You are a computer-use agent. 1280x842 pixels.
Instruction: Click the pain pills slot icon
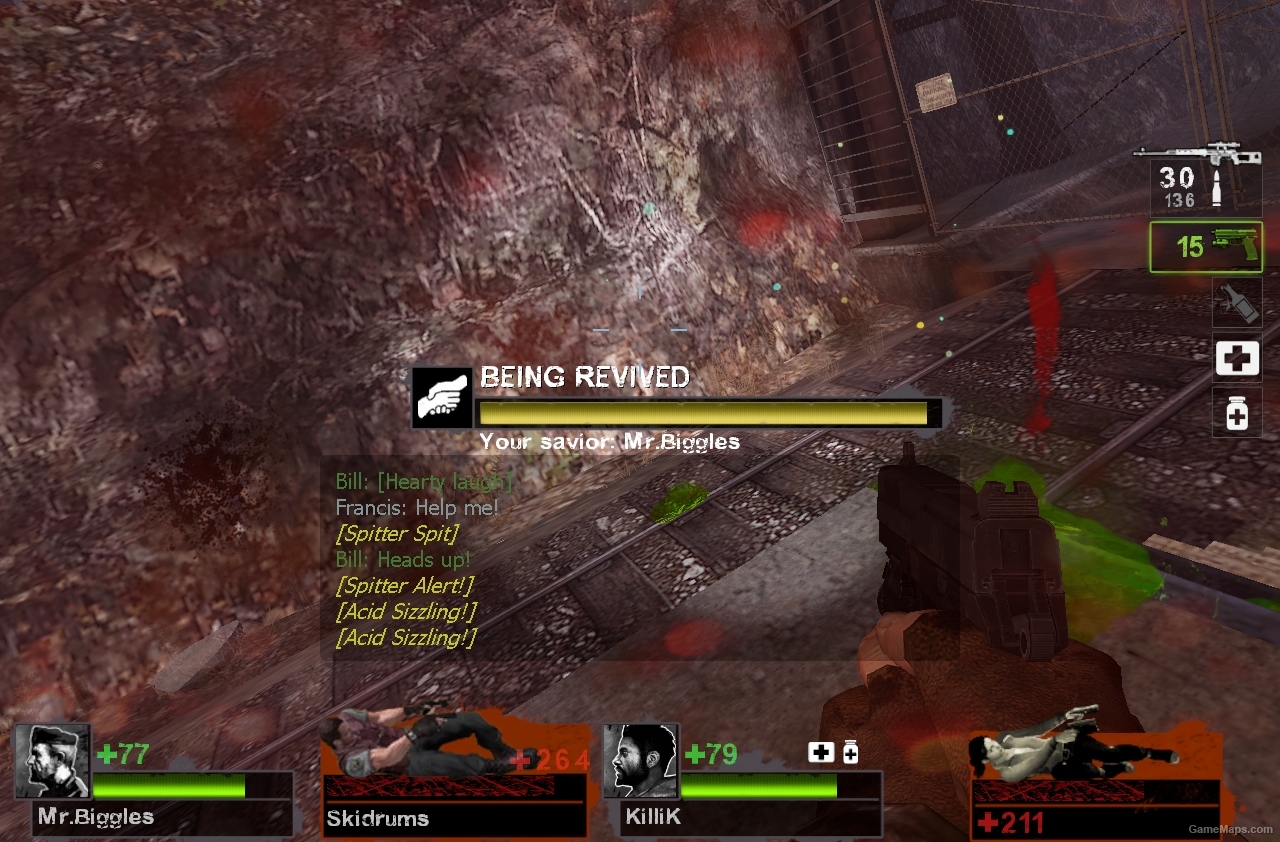(1236, 412)
